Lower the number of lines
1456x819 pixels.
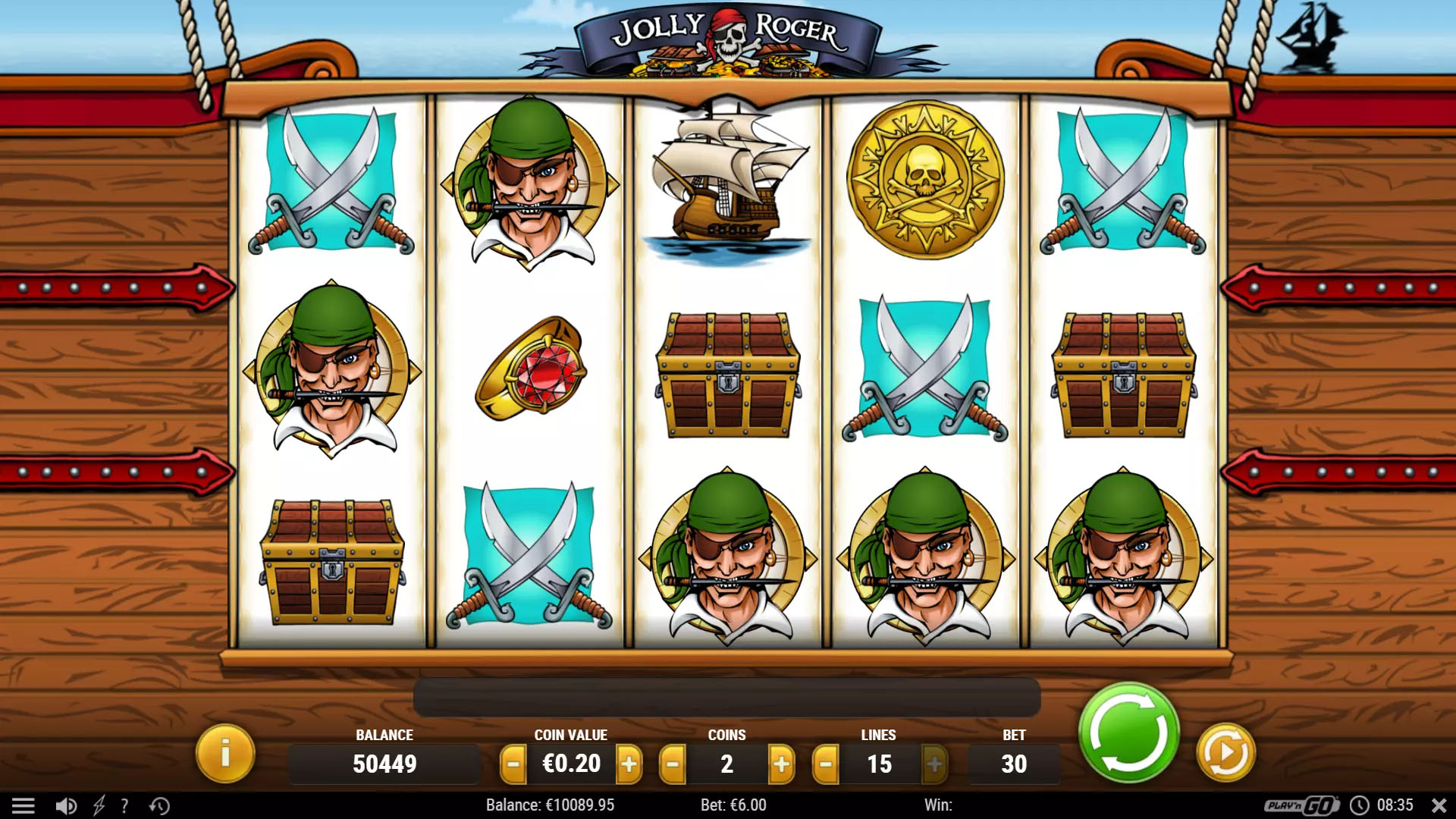pyautogui.click(x=826, y=764)
